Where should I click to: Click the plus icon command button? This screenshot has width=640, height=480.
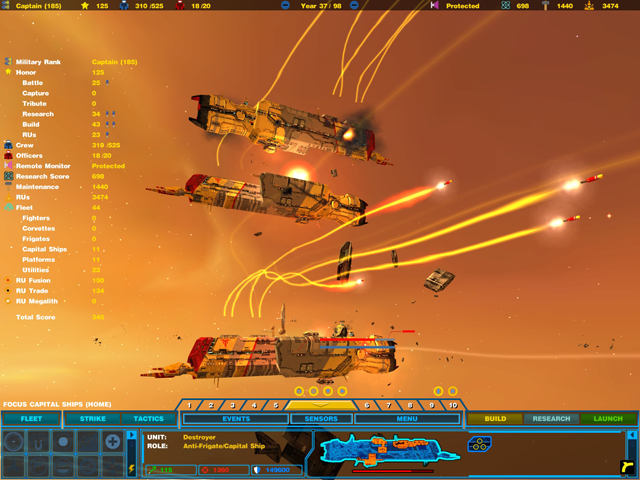coord(115,441)
